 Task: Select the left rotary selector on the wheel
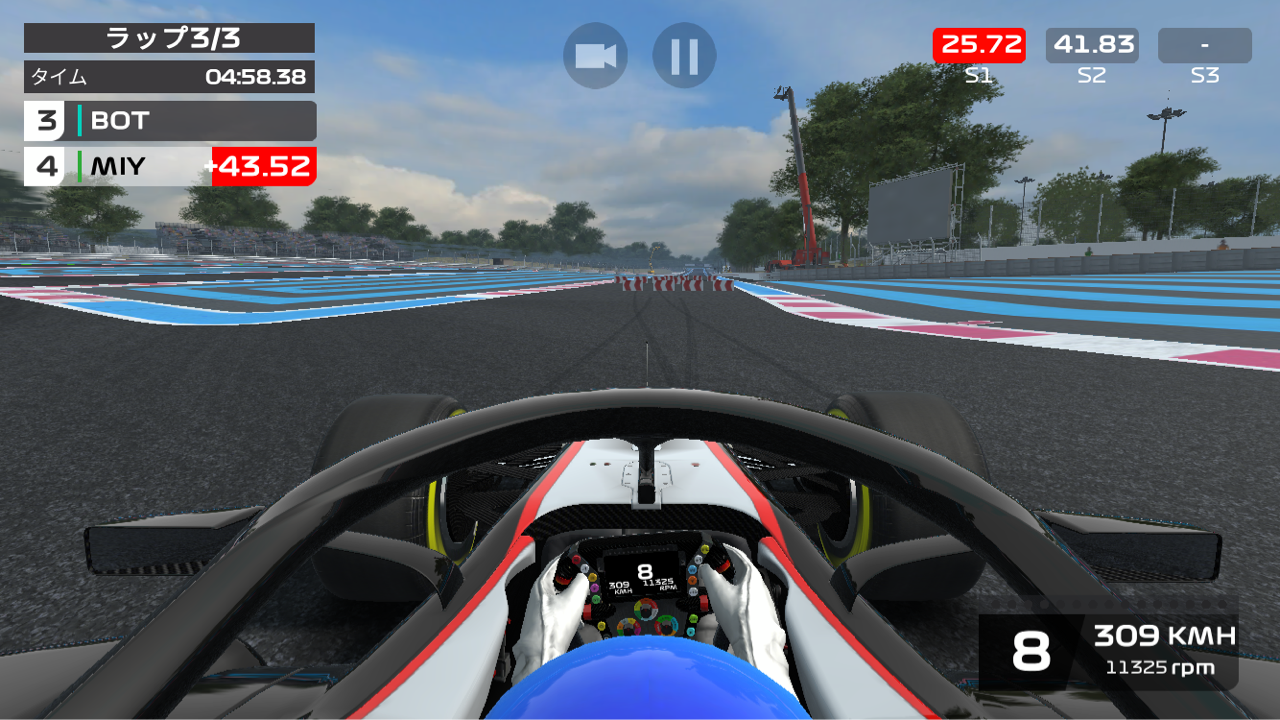point(629,627)
